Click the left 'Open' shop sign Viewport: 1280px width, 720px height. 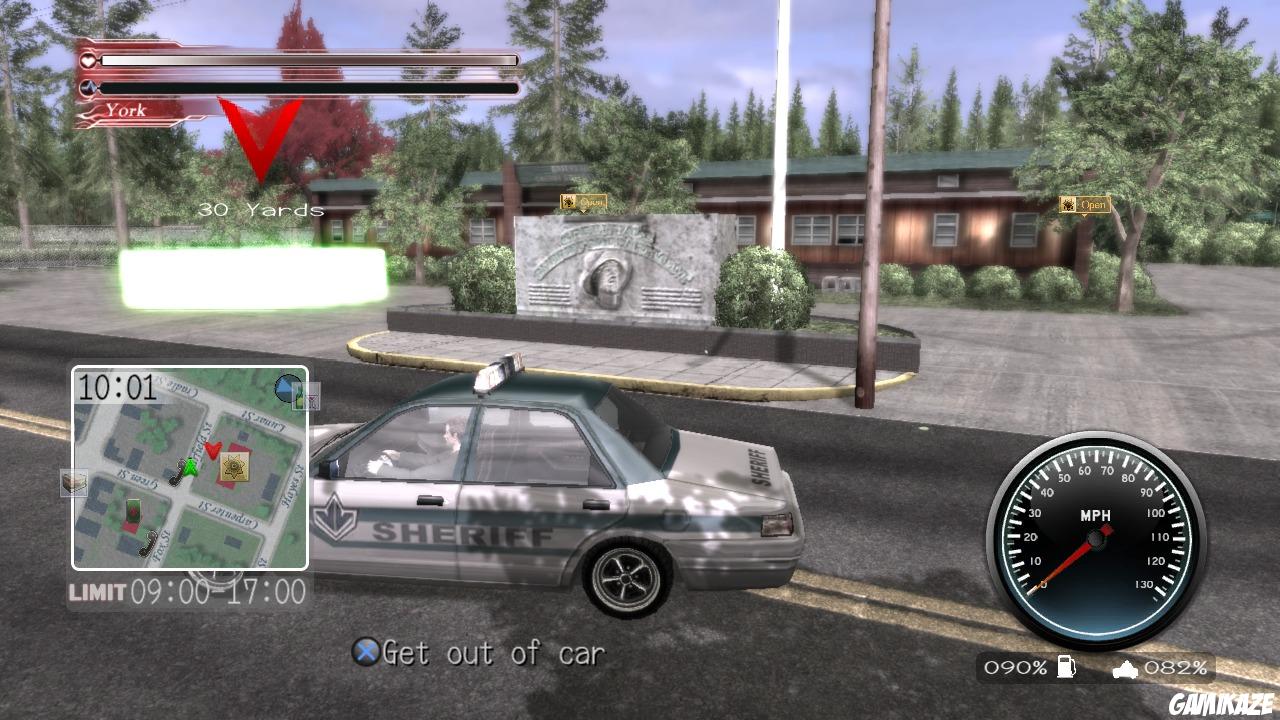[x=585, y=200]
